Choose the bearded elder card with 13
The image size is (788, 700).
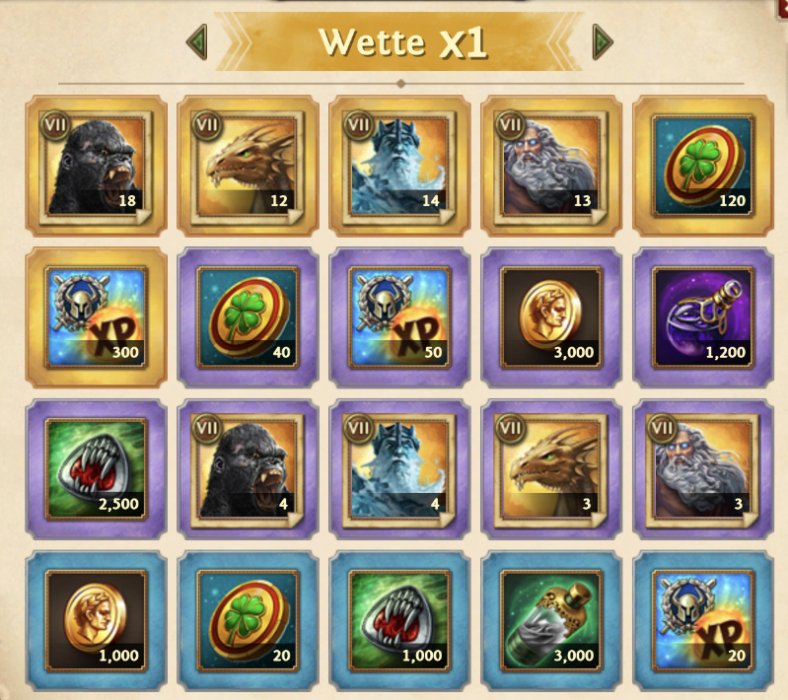click(x=552, y=165)
